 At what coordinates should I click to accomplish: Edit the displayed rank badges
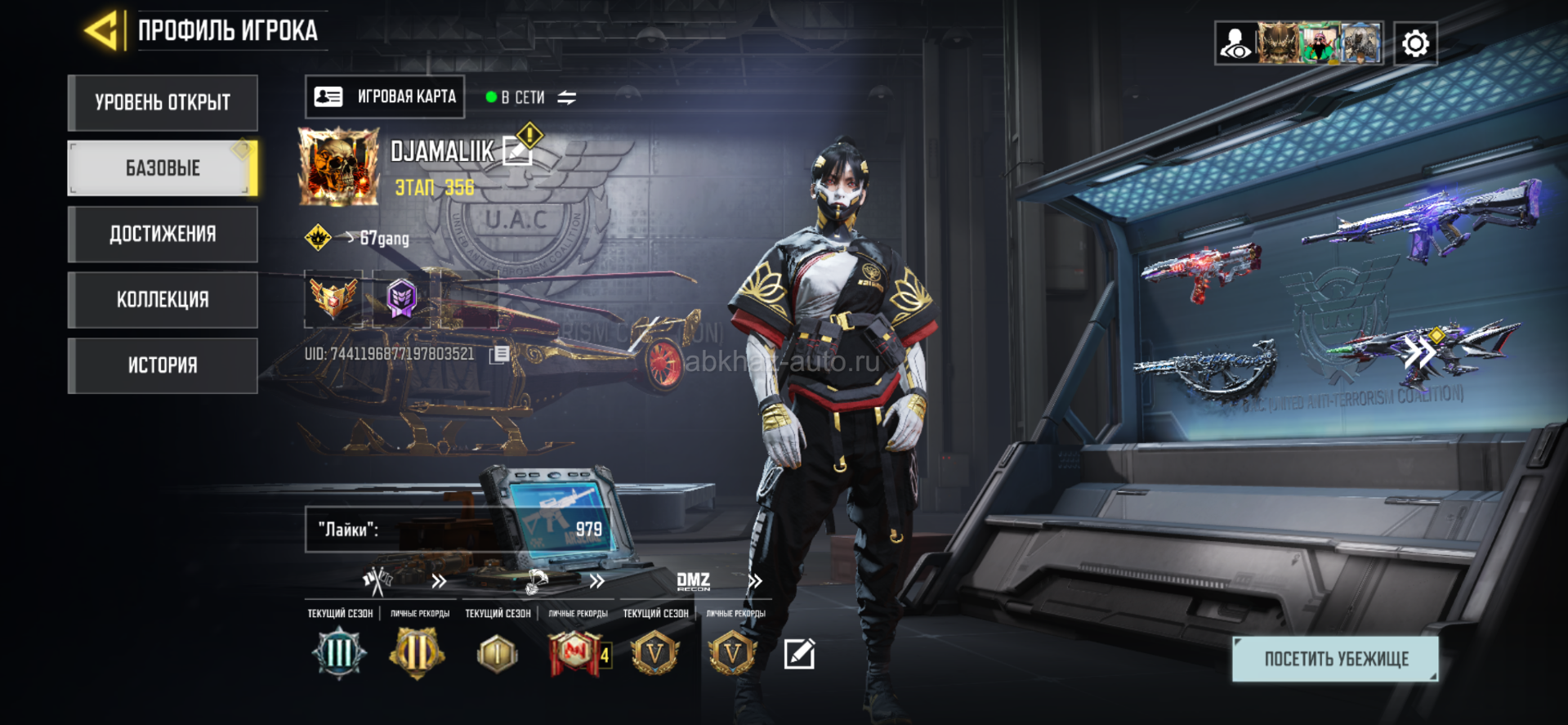[x=799, y=654]
